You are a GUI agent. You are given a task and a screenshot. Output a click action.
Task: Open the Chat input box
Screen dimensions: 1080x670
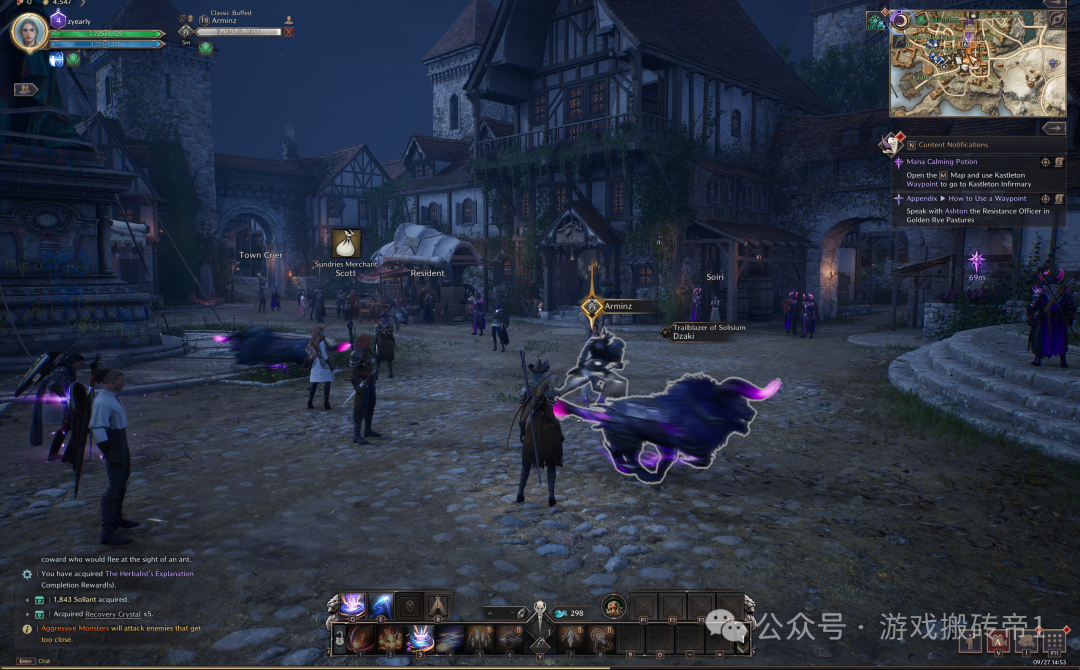tap(43, 661)
